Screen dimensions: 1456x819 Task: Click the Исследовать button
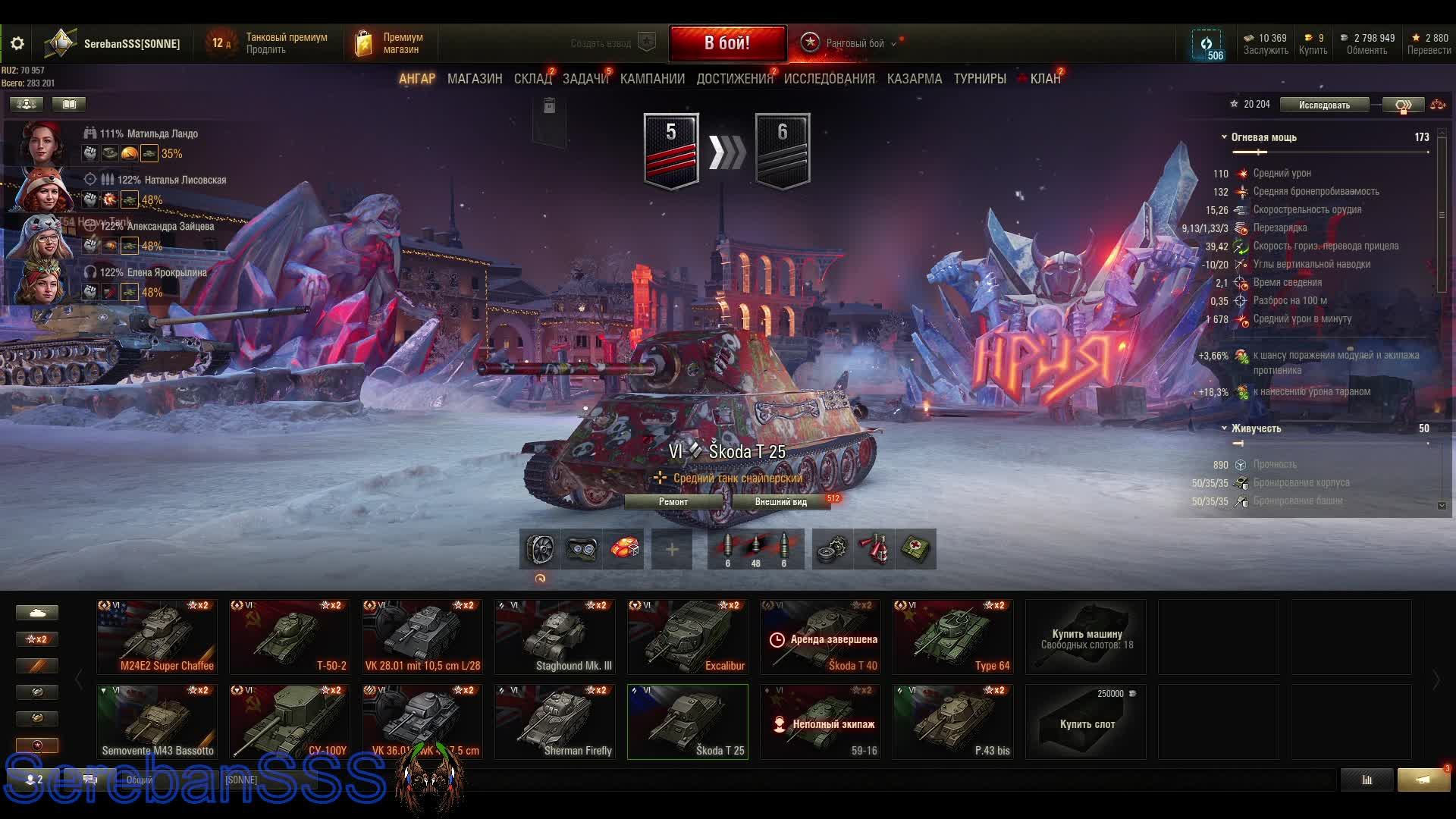[x=1323, y=105]
